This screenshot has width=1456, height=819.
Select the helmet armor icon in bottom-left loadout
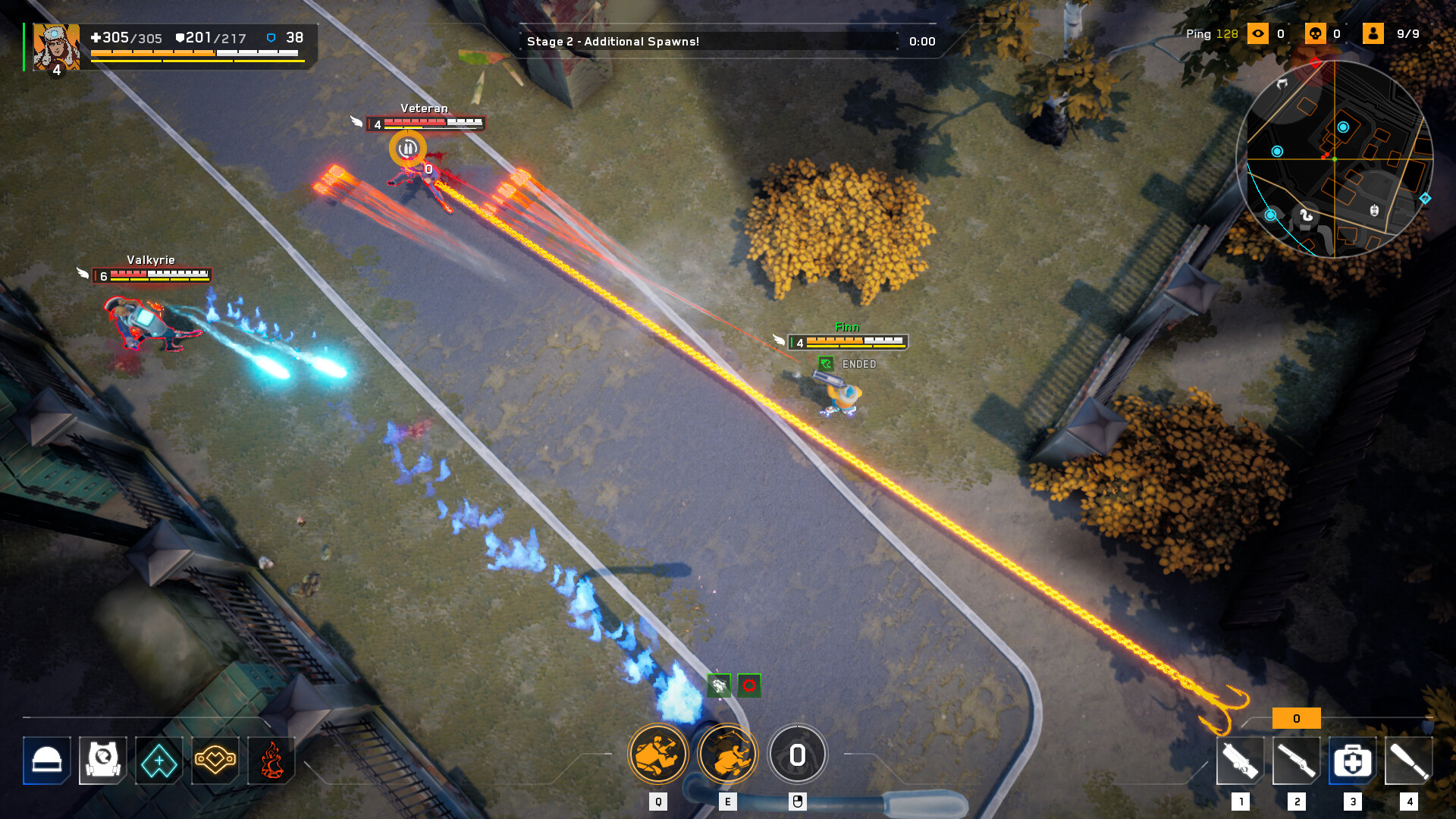click(46, 761)
